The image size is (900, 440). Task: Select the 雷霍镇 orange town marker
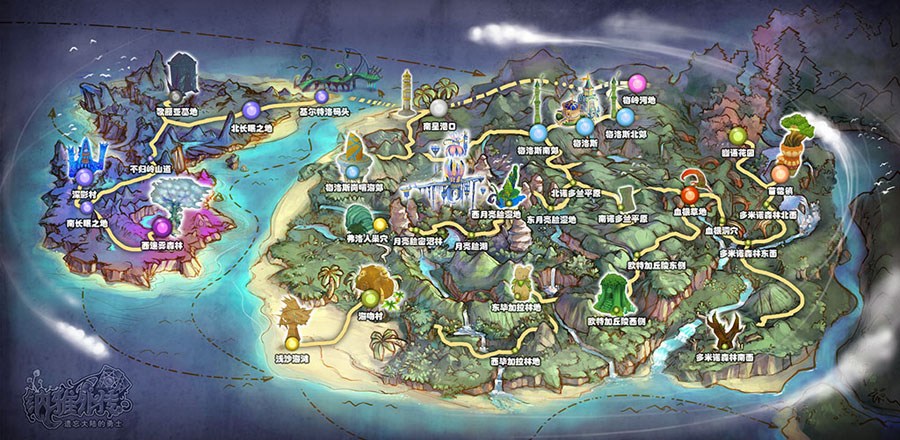(x=780, y=173)
